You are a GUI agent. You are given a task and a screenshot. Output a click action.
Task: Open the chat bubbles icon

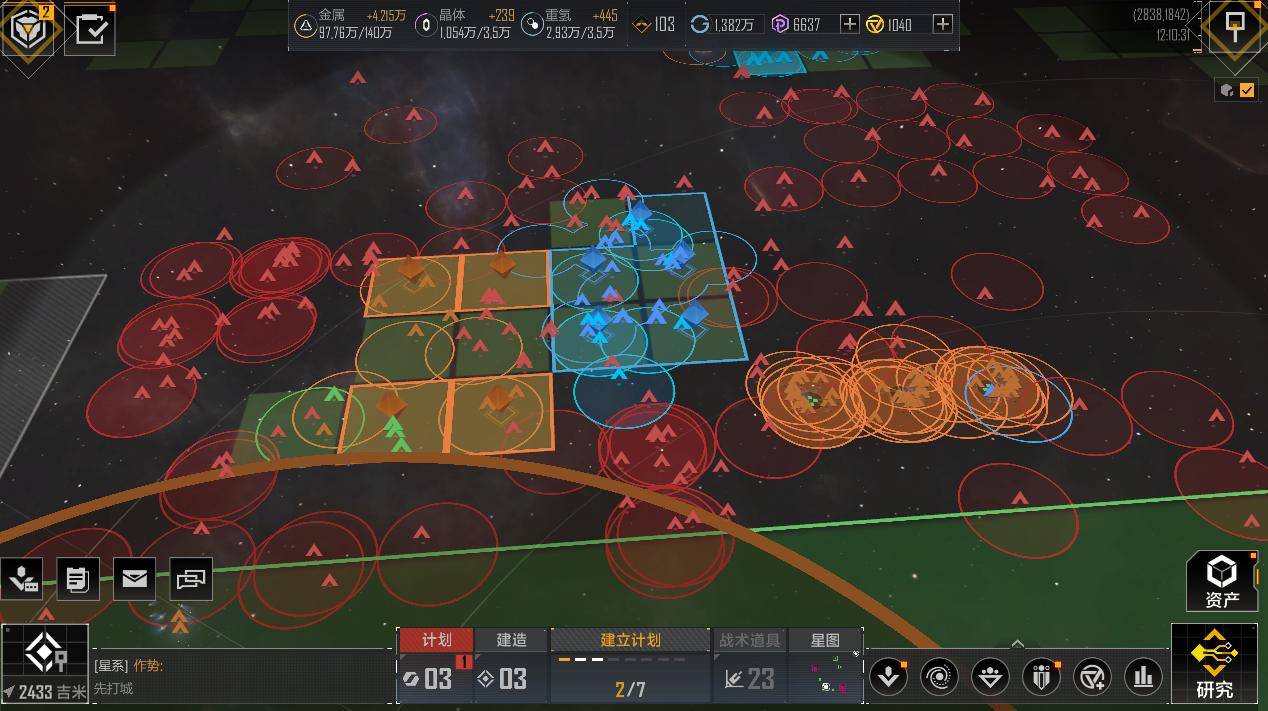coord(191,578)
